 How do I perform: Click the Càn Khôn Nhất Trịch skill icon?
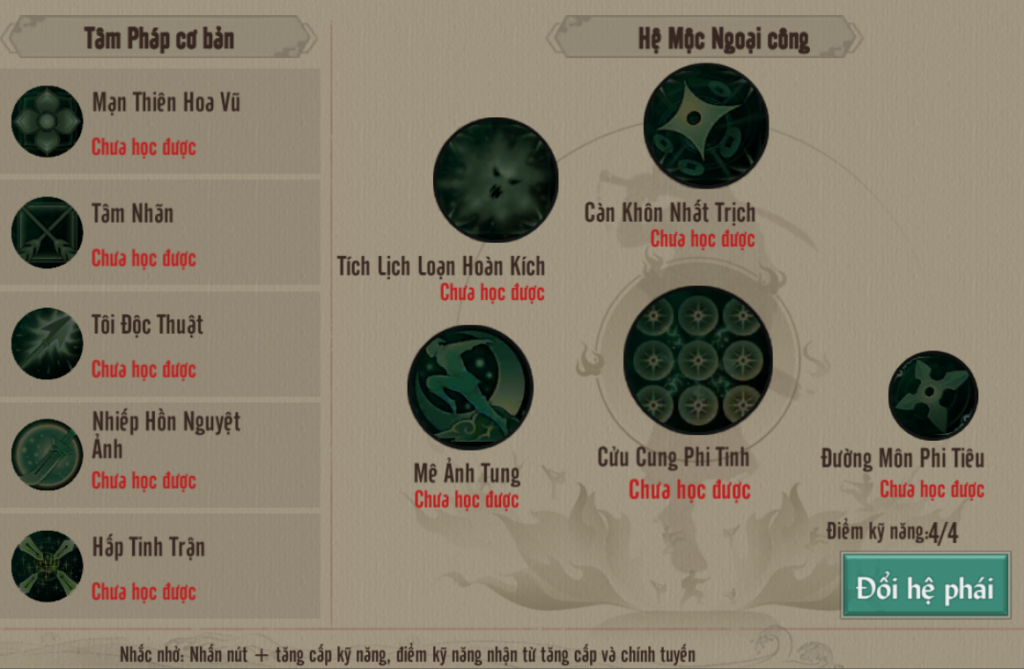[x=705, y=125]
